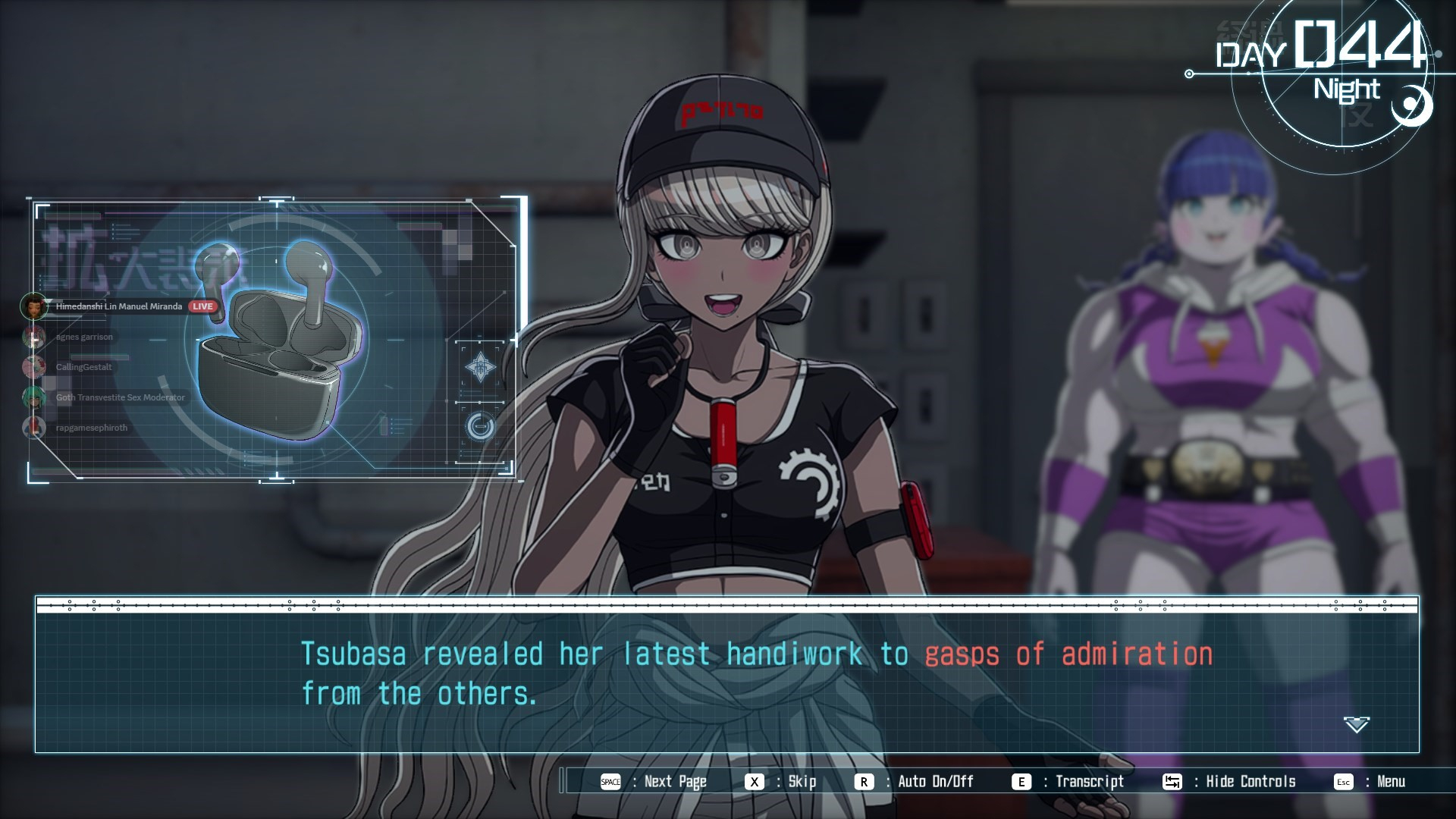Advance dialogue with the down arrow indicator
The width and height of the screenshot is (1456, 819).
[x=1356, y=724]
